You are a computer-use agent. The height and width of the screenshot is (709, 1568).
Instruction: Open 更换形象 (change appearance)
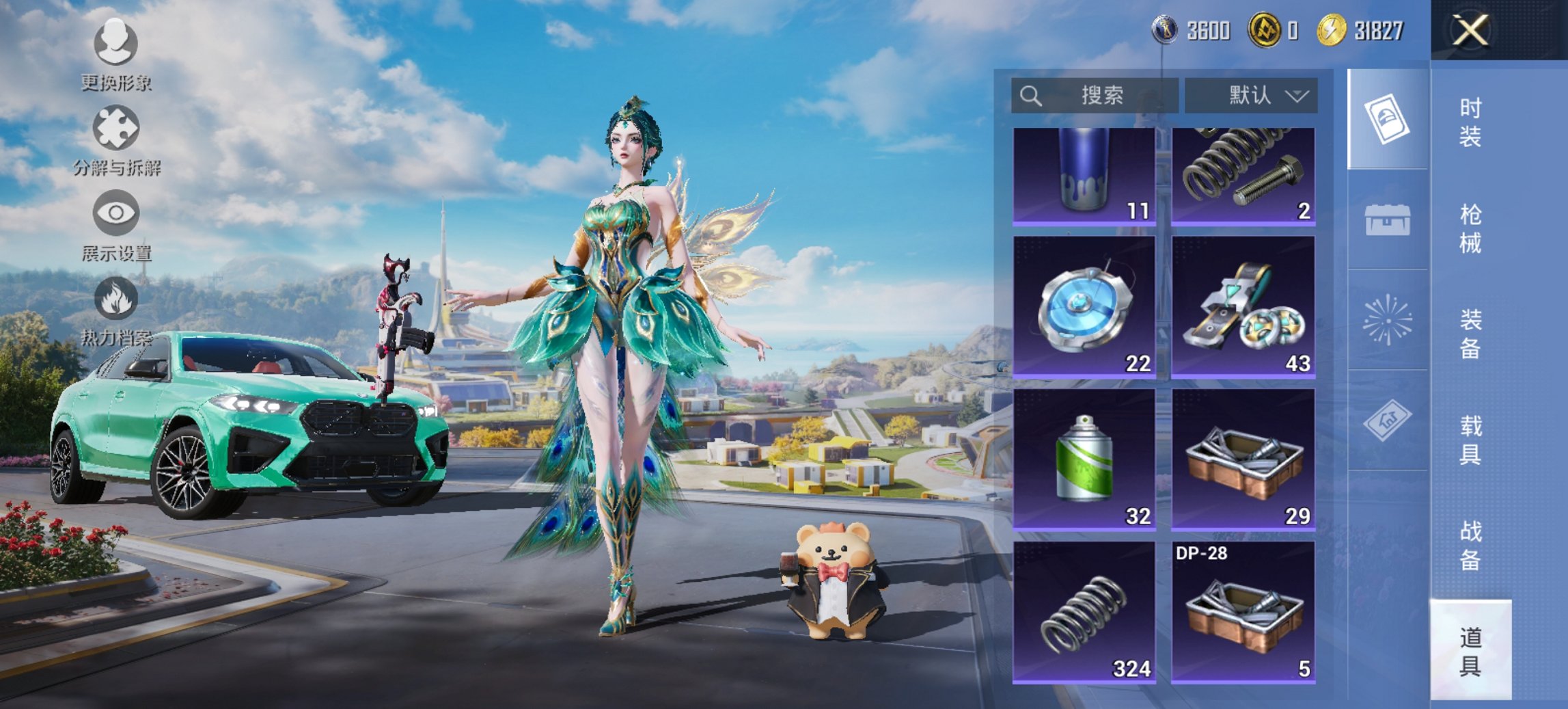tap(115, 55)
